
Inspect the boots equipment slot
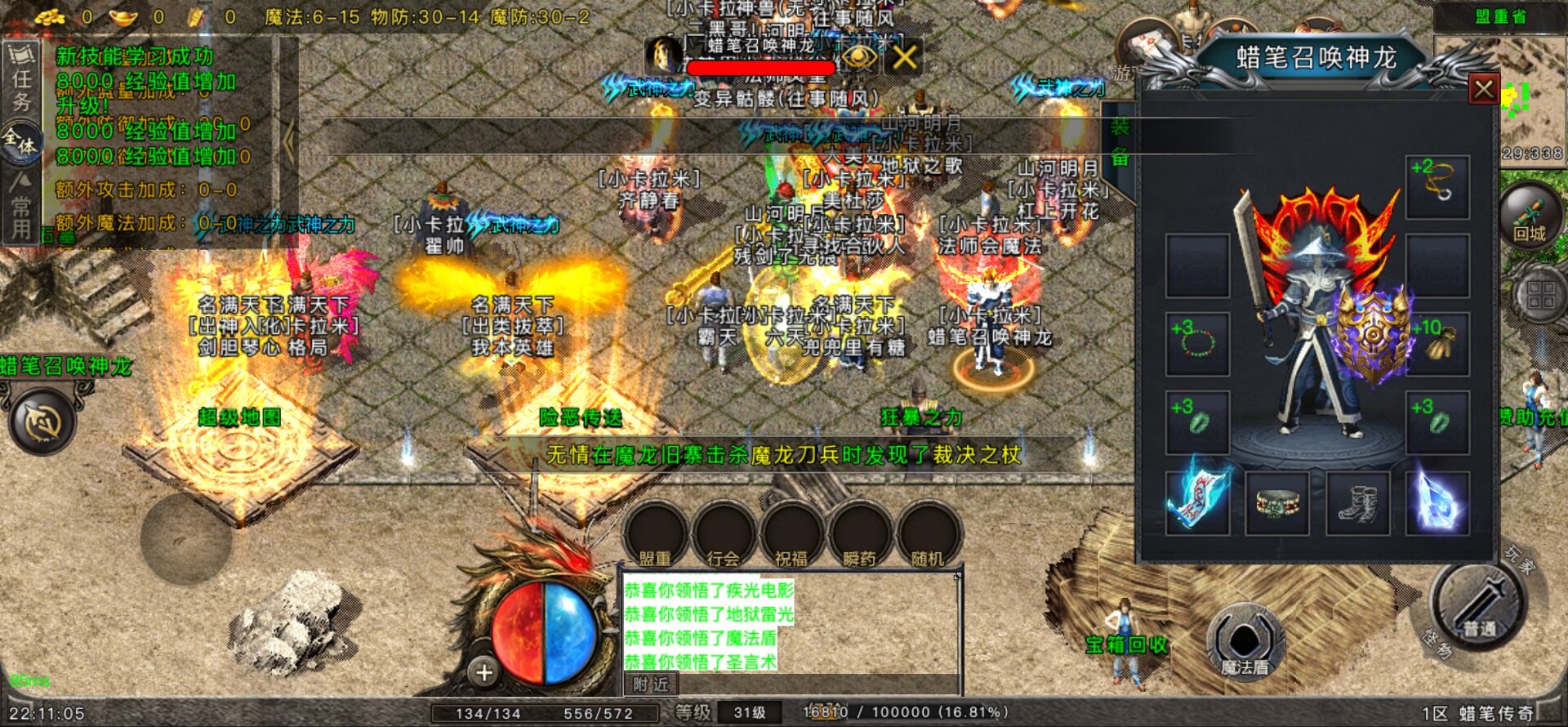tap(1357, 502)
